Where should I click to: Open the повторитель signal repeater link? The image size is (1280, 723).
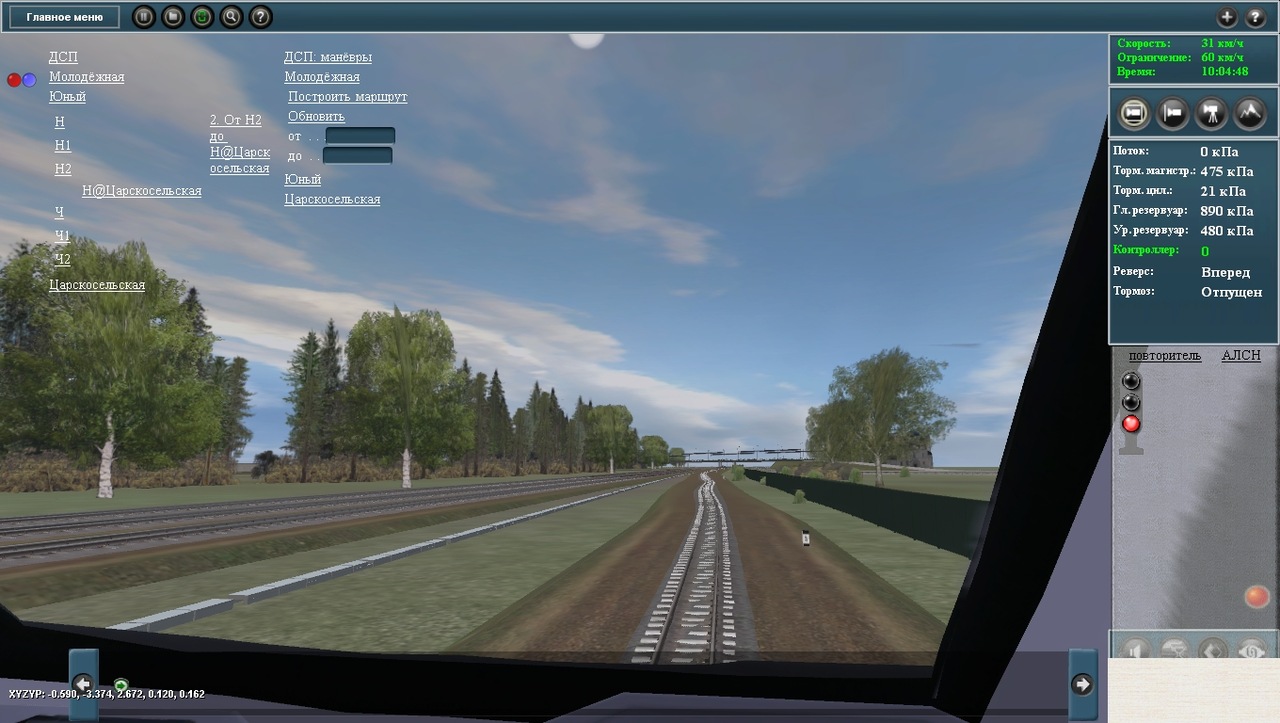tap(1164, 356)
